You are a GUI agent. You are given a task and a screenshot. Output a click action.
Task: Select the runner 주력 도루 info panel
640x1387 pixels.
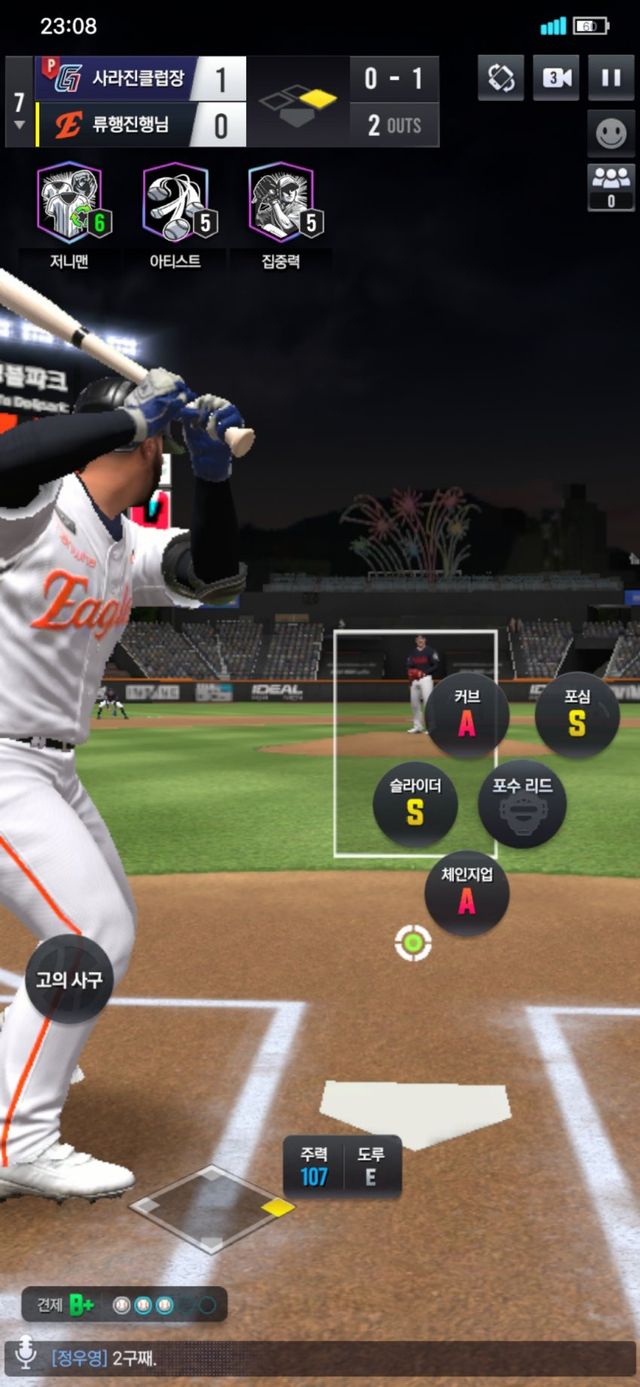pos(342,1166)
